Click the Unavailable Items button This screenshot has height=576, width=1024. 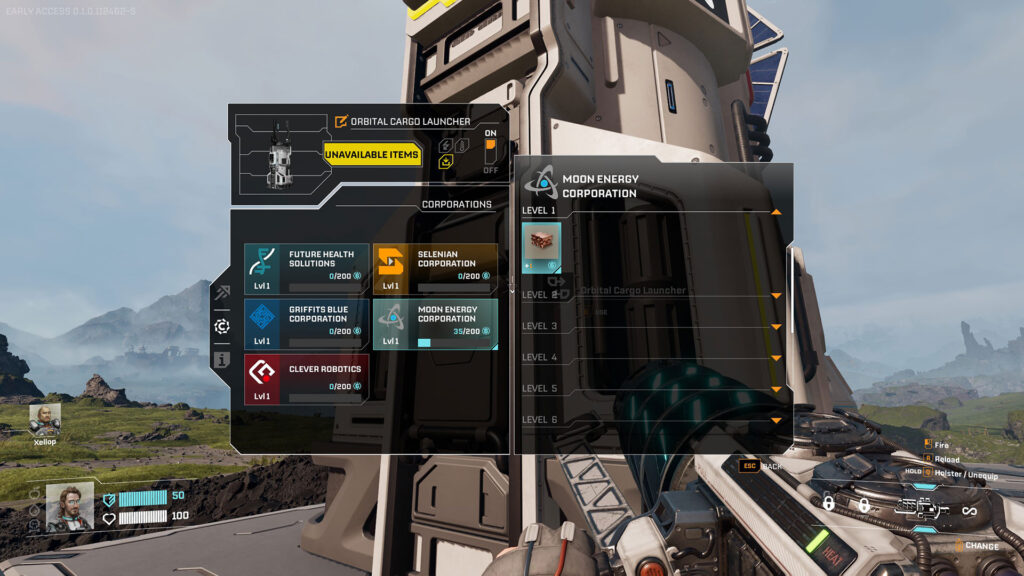[372, 155]
